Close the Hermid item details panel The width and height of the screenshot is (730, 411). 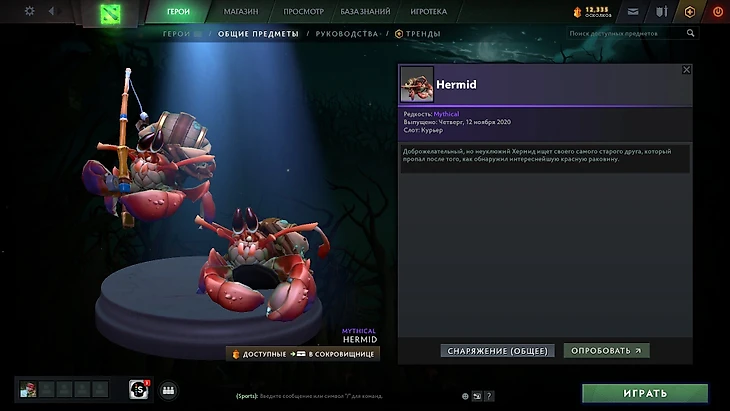(x=686, y=70)
